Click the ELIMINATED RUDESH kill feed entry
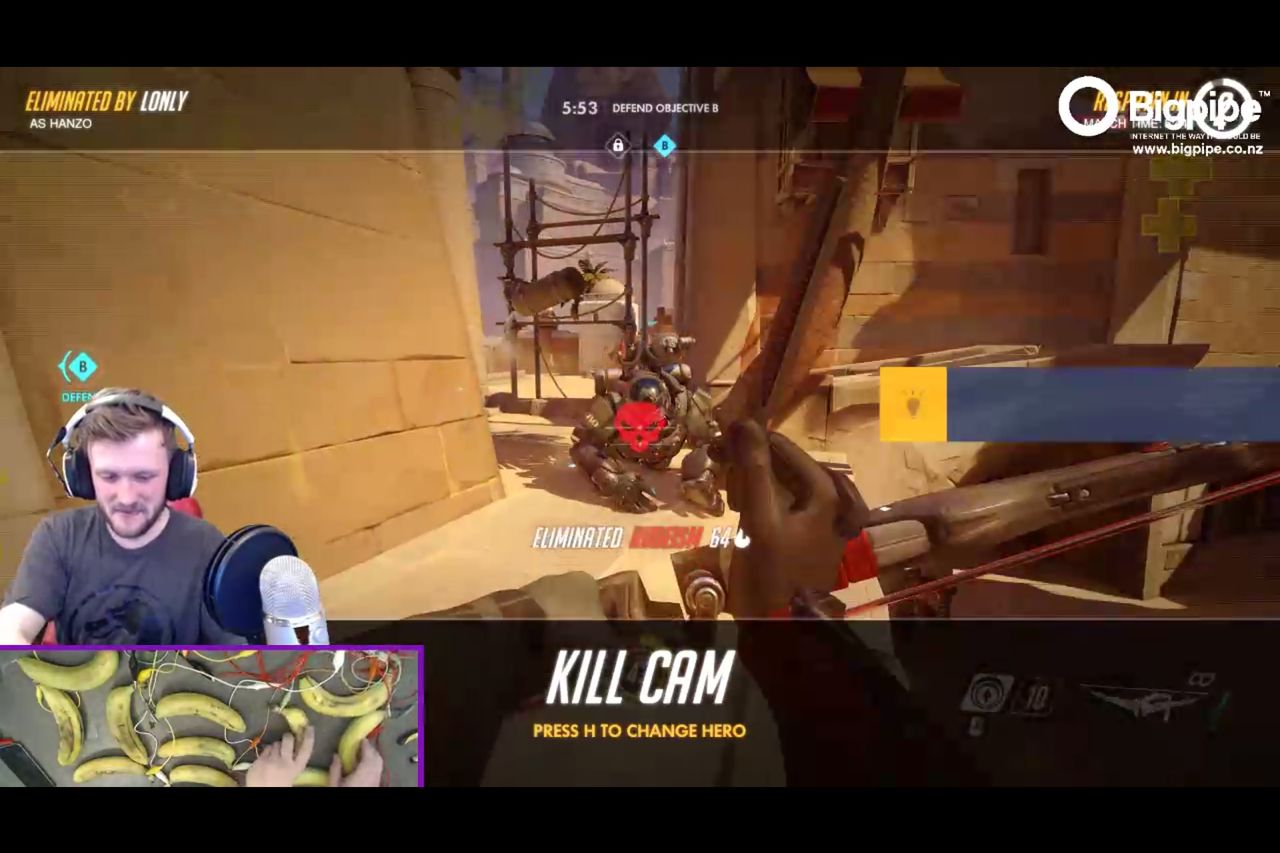The height and width of the screenshot is (853, 1280). tap(640, 537)
